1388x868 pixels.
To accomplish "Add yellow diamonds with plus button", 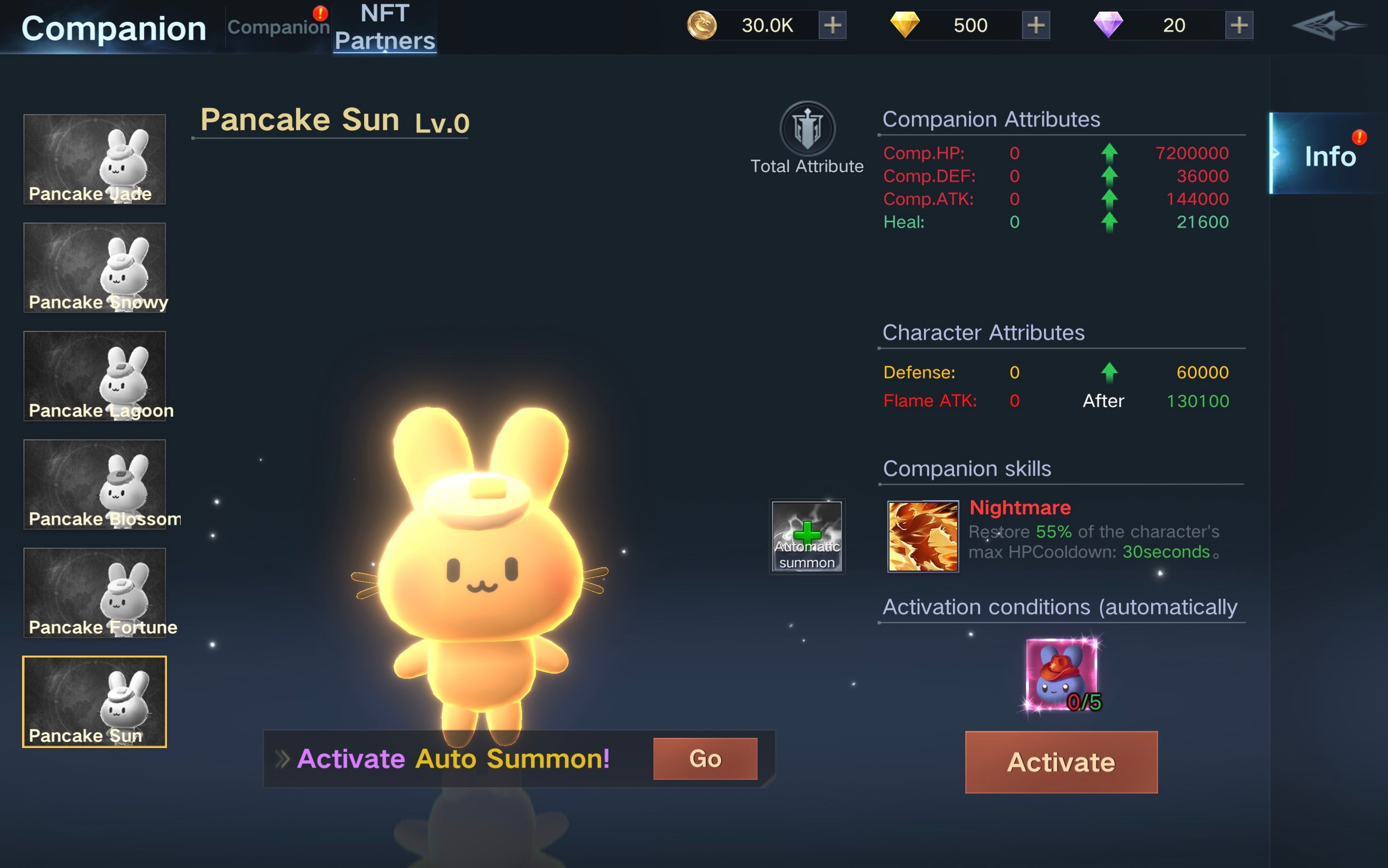I will [x=1035, y=25].
